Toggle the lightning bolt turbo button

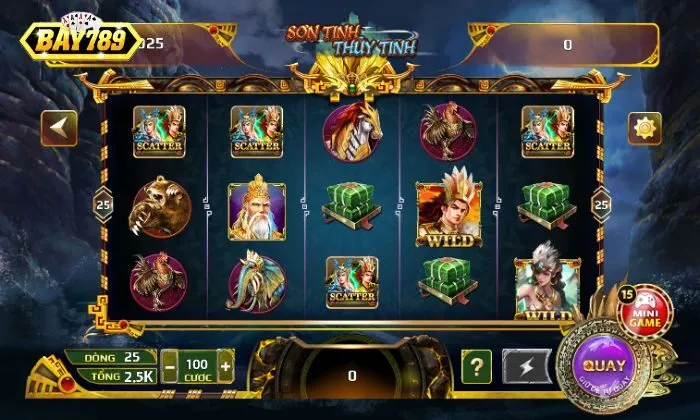click(526, 366)
